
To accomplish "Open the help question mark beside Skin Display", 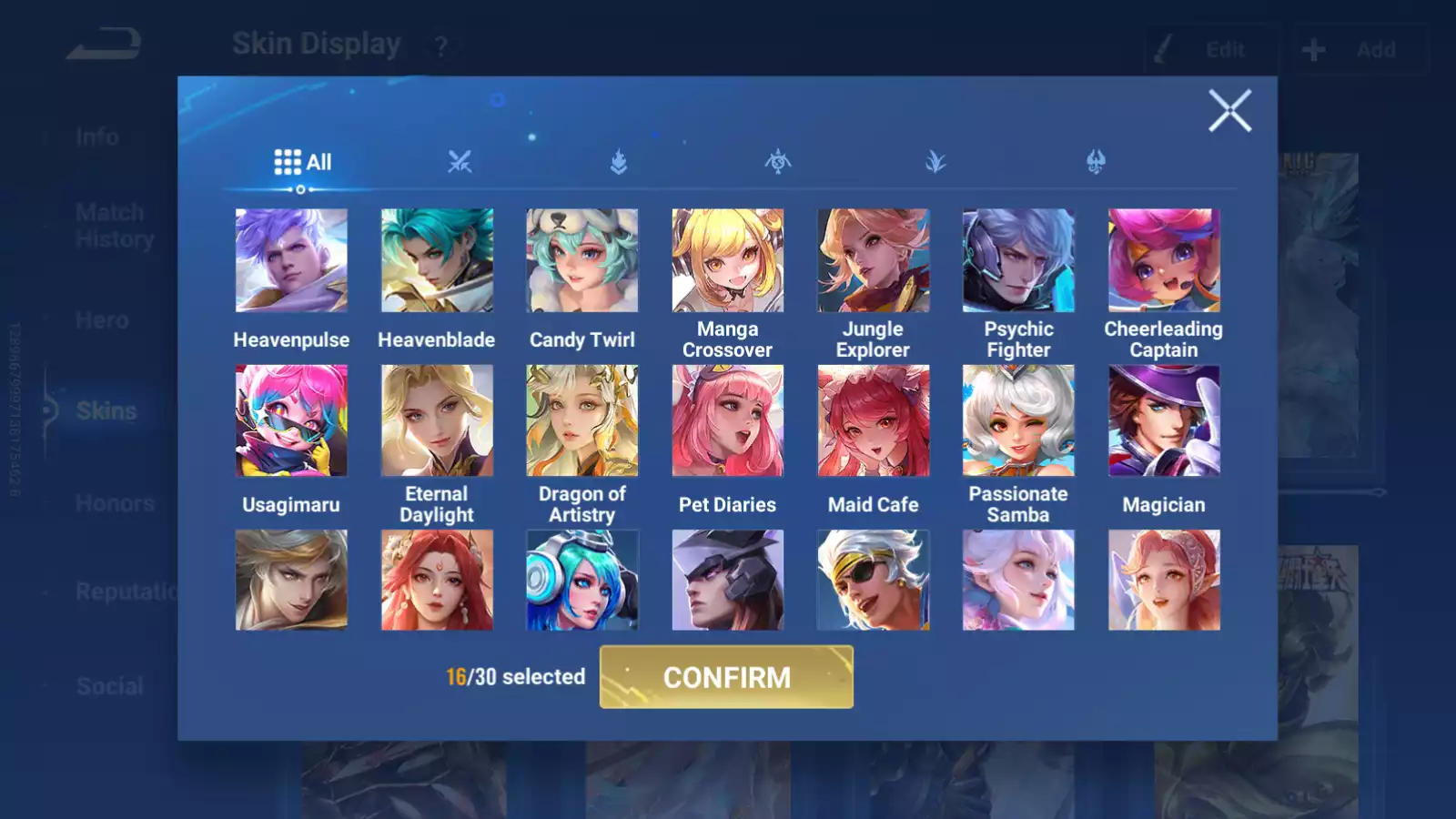I will pos(443,43).
